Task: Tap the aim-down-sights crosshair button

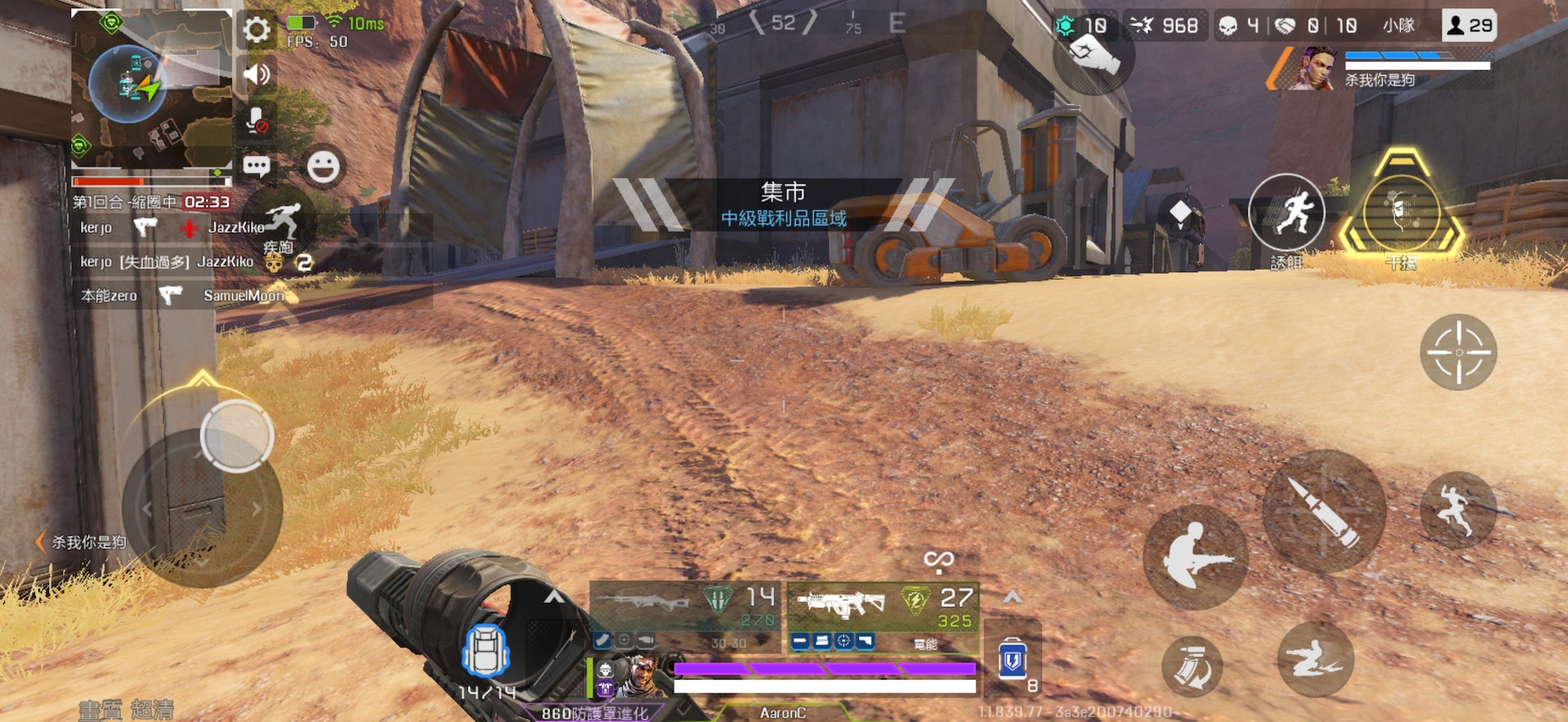Action: tap(1459, 352)
